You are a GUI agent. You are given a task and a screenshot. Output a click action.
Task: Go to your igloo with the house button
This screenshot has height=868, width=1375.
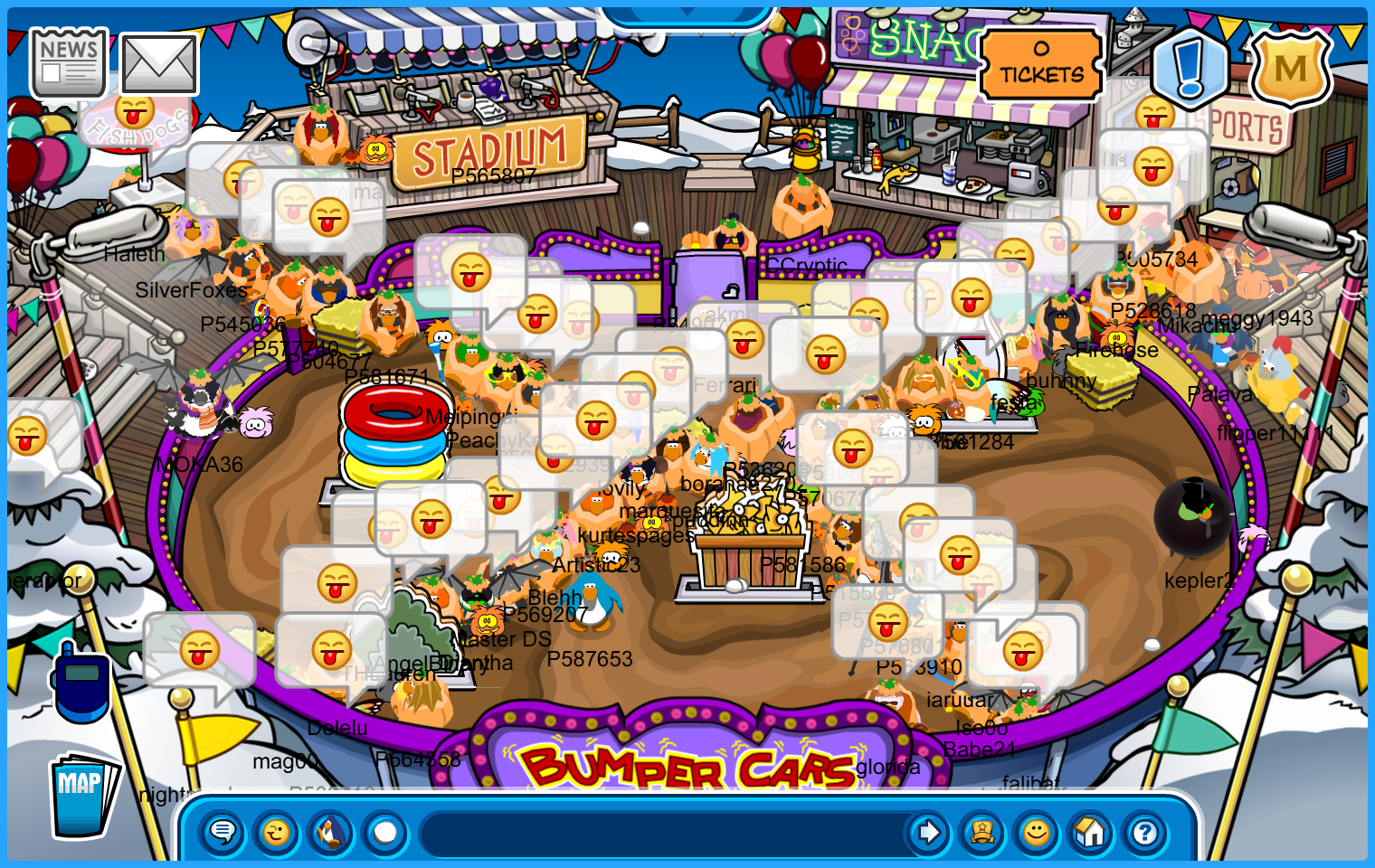pos(1091,832)
